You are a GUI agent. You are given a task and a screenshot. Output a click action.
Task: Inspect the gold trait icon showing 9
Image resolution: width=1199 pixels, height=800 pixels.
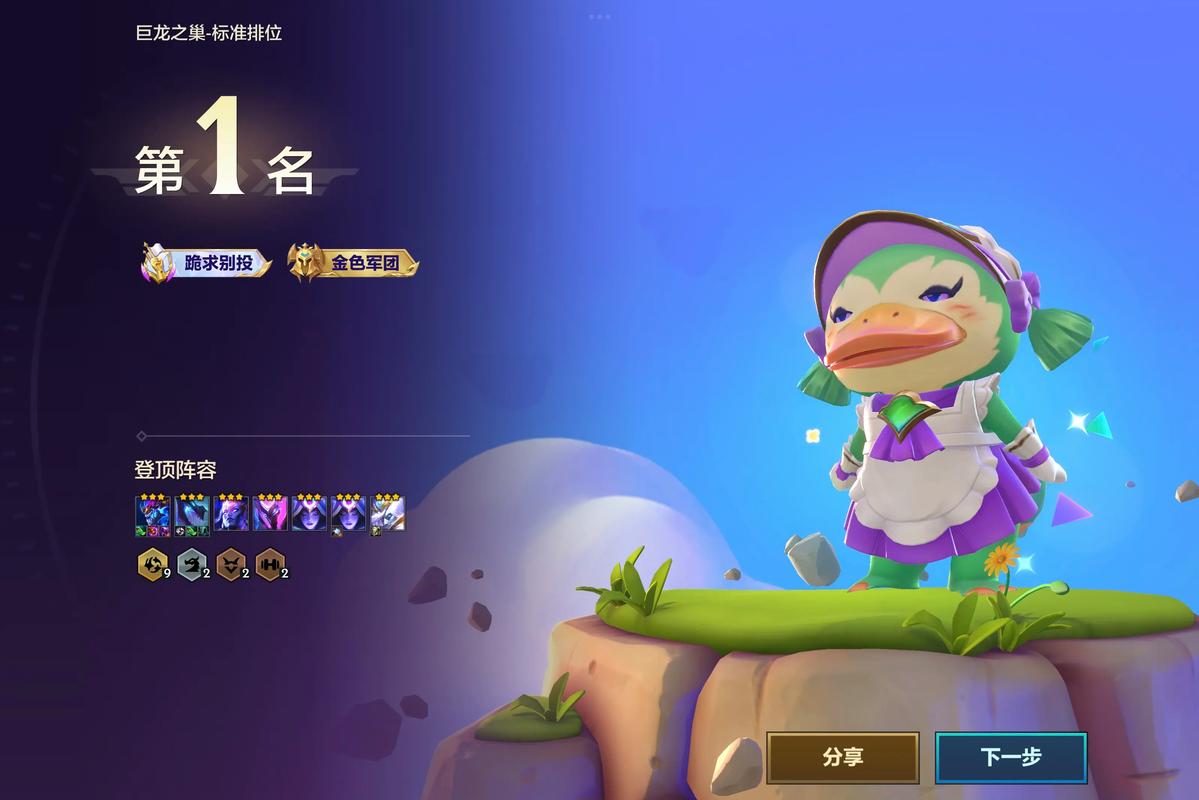pyautogui.click(x=151, y=565)
